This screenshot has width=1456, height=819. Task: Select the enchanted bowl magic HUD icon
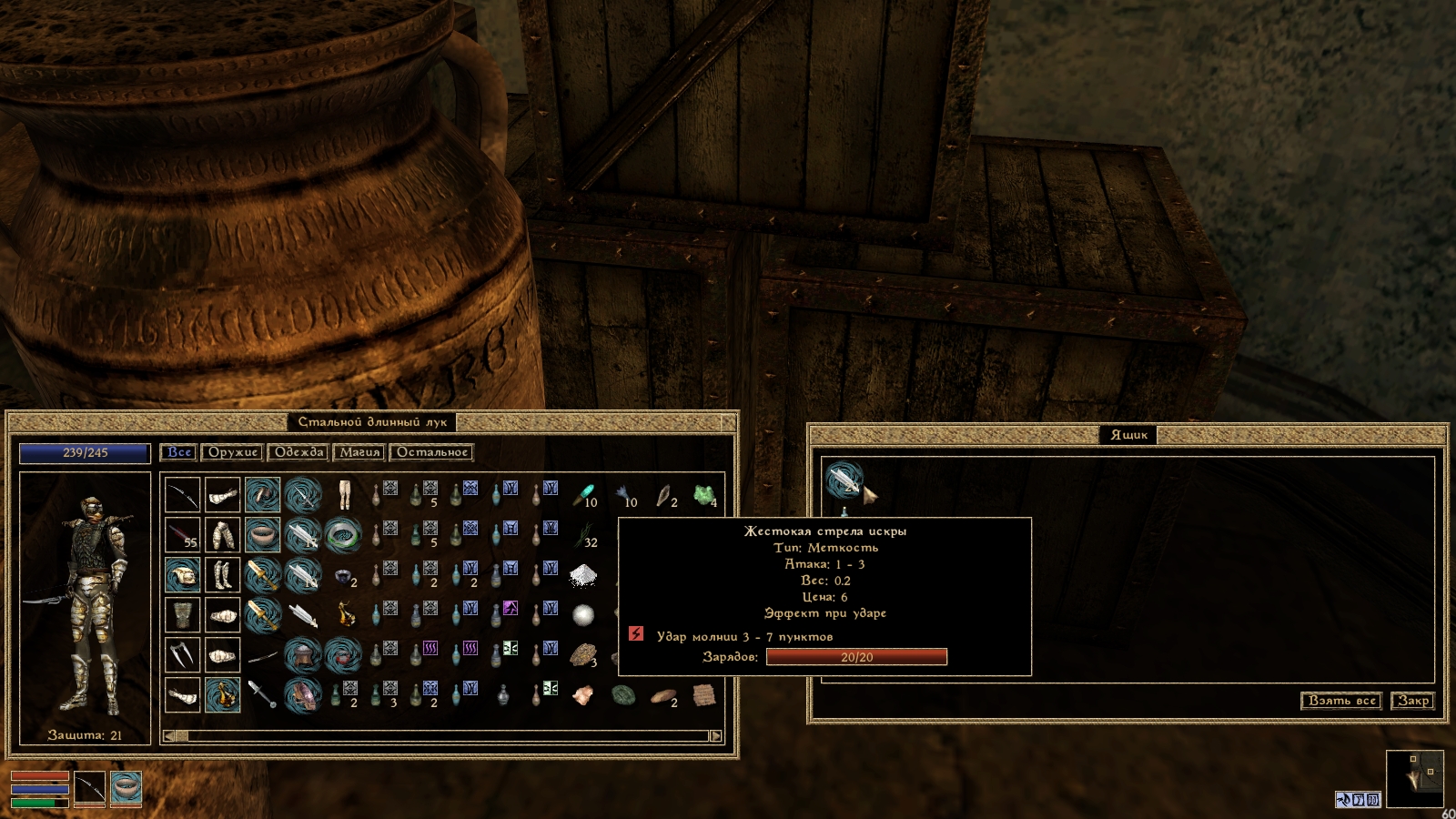tap(126, 788)
